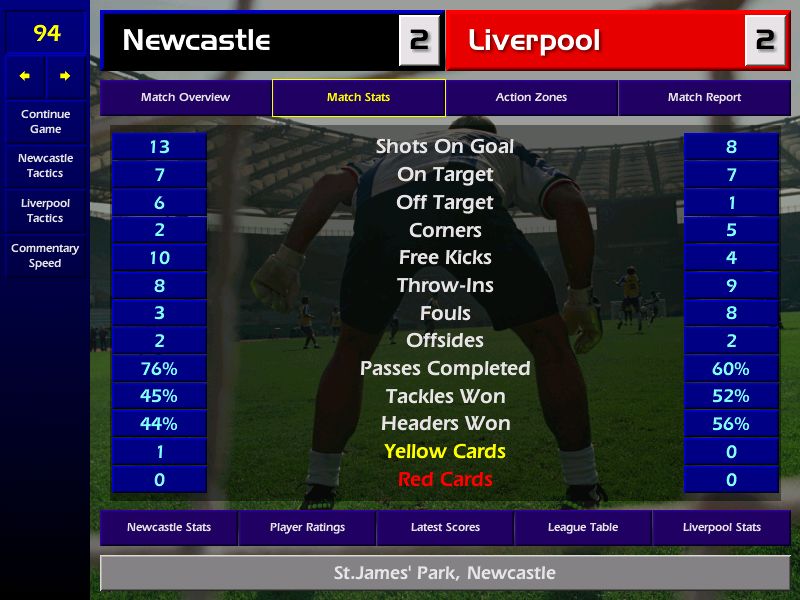Click the left yellow arrow button
Image resolution: width=800 pixels, height=600 pixels.
coord(25,76)
